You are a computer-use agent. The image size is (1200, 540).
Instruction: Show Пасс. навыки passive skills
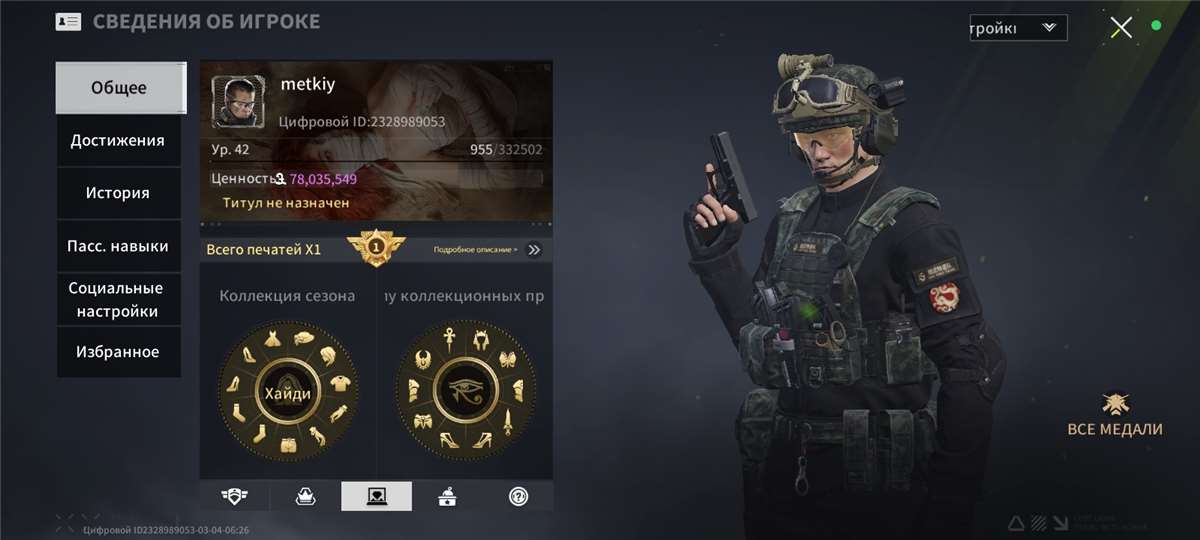118,246
